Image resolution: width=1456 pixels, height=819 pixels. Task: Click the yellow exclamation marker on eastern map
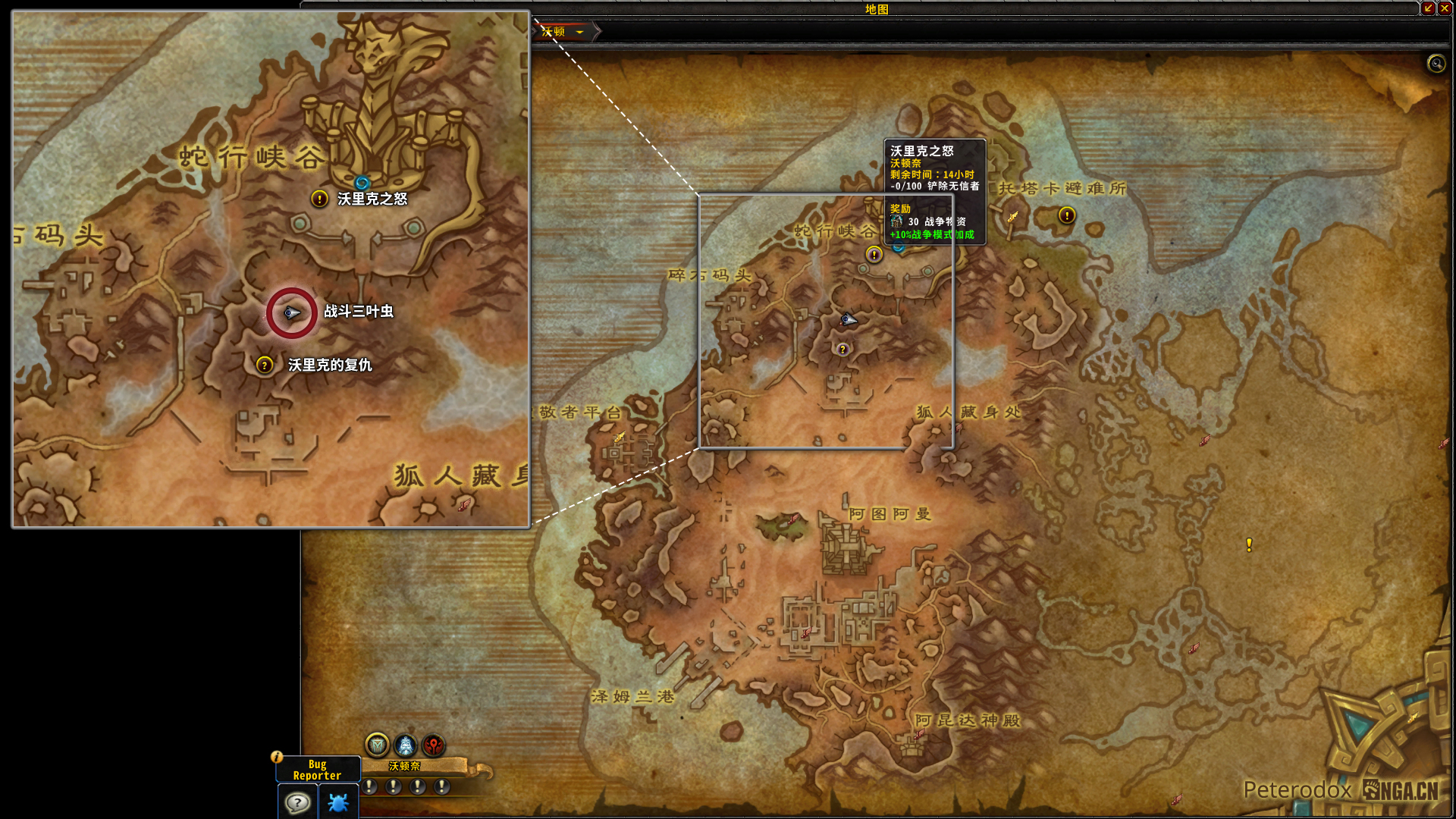(x=1249, y=544)
